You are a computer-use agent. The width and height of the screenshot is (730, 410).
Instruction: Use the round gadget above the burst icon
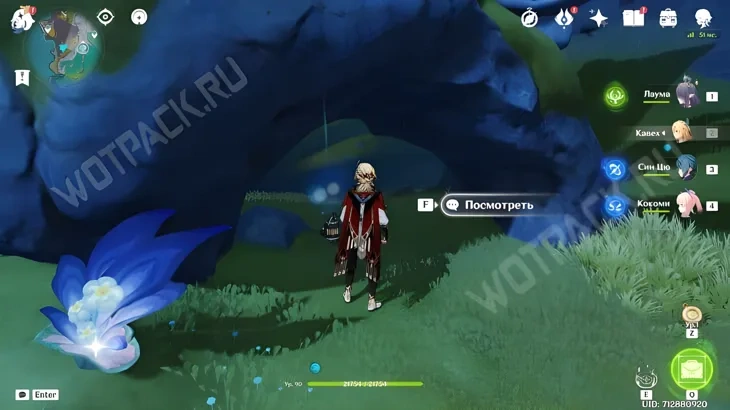691,316
